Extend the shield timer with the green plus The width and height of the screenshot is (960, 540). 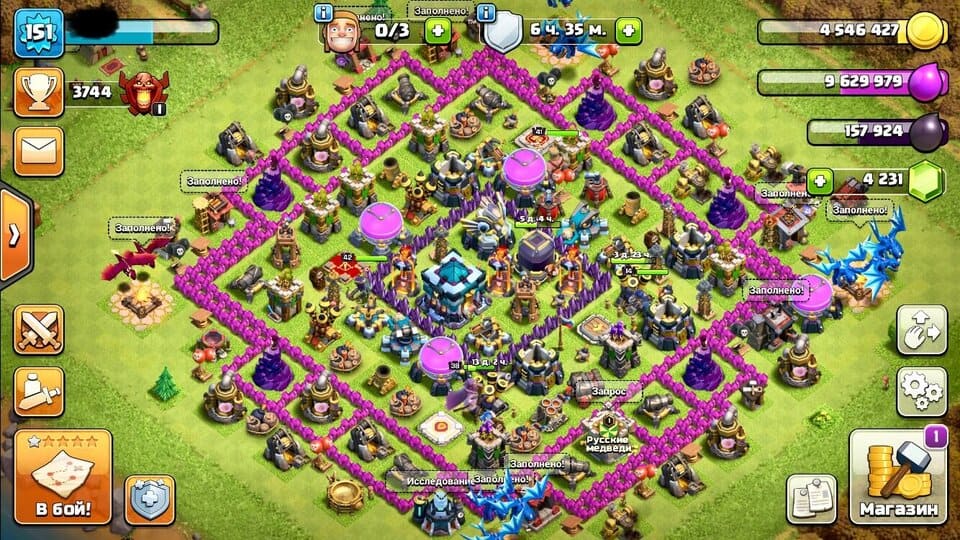click(629, 30)
